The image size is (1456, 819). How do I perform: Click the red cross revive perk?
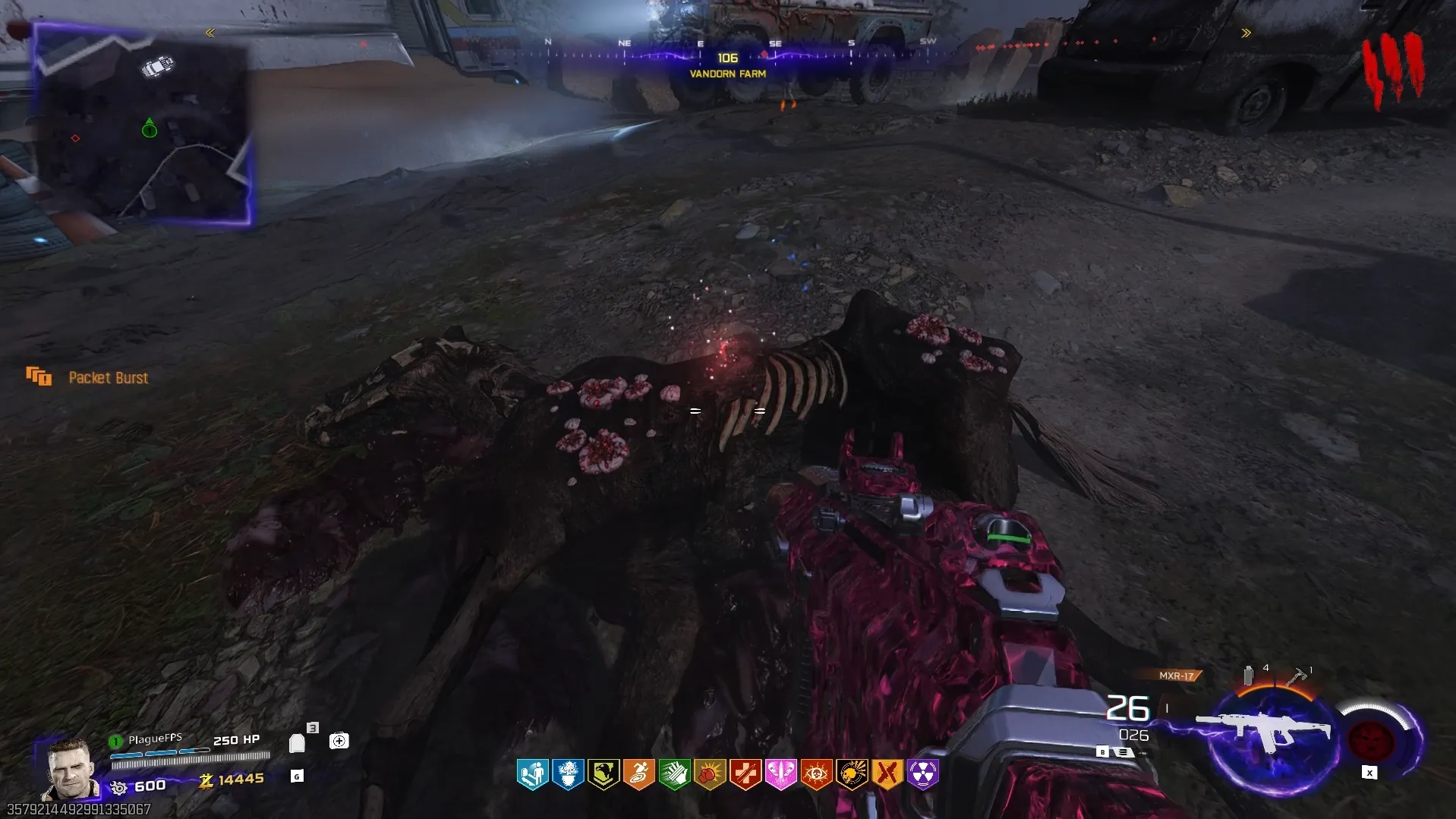[x=745, y=774]
